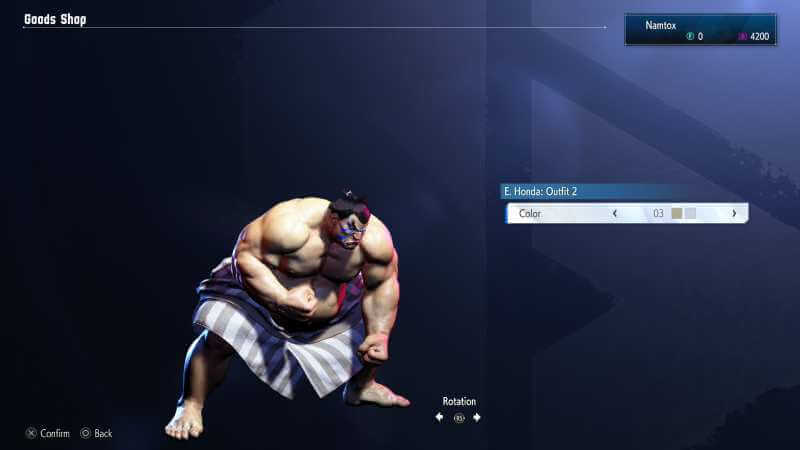Advance to the next outfit color

(734, 213)
